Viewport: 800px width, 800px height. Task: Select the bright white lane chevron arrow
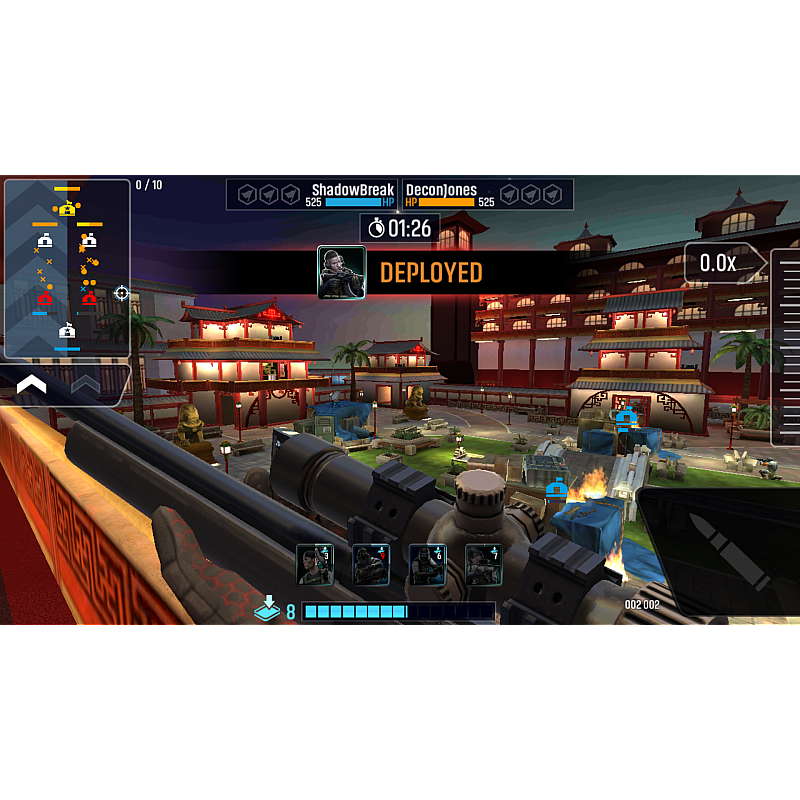31,384
